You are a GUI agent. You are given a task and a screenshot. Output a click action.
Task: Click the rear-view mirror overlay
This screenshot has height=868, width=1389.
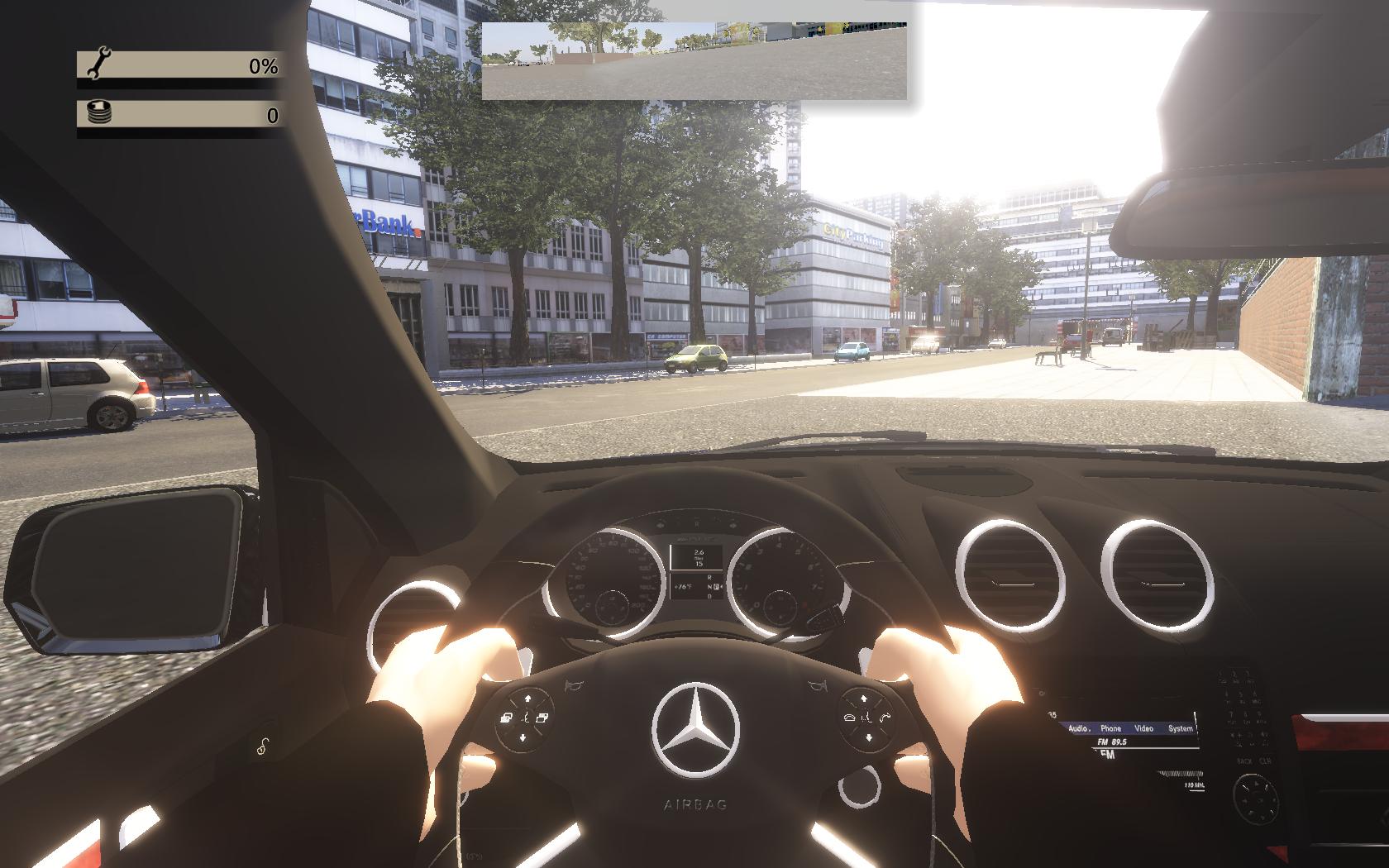pyautogui.click(x=694, y=61)
